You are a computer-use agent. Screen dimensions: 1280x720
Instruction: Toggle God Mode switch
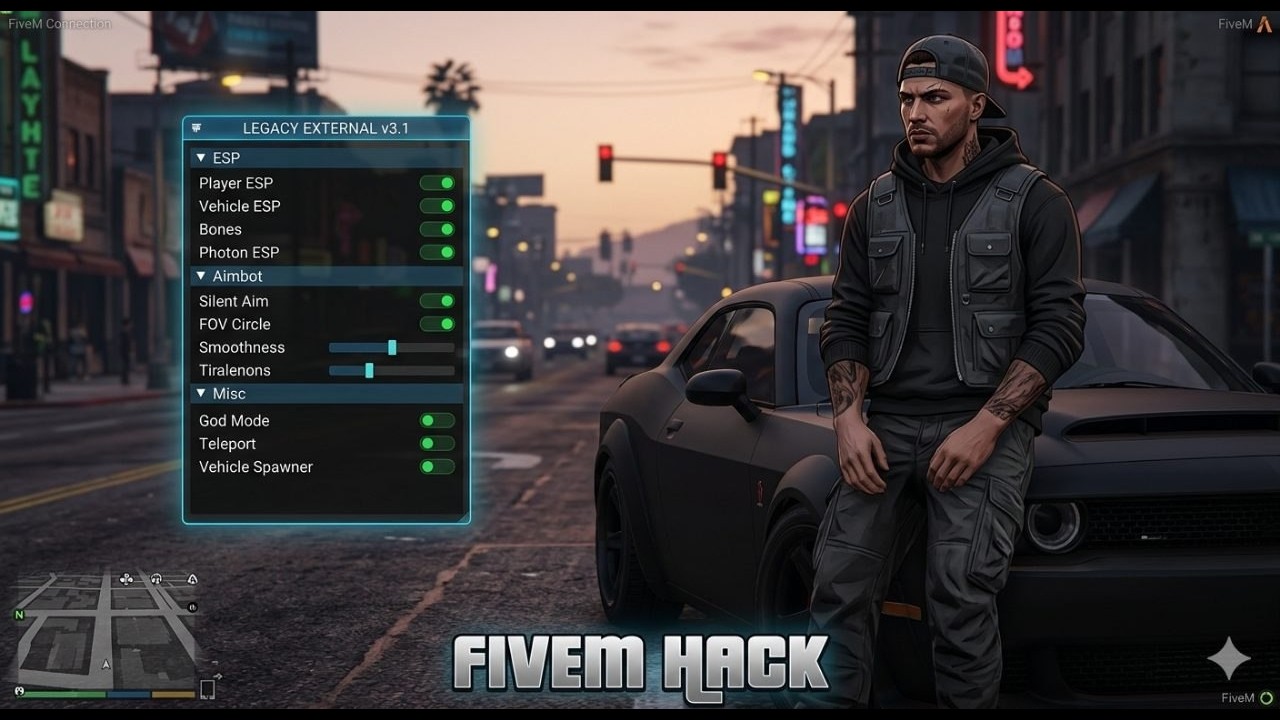pos(437,421)
